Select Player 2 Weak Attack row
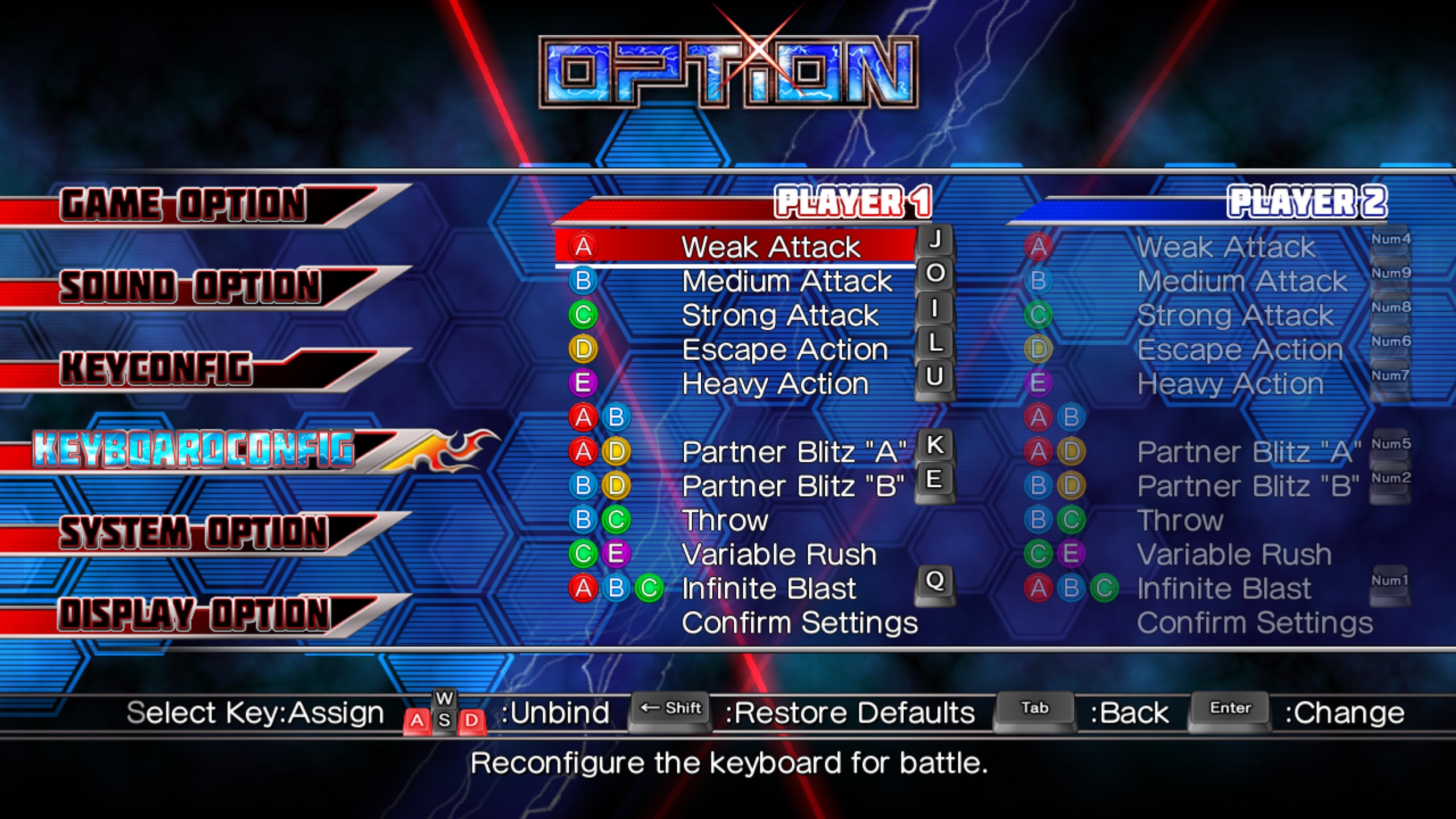This screenshot has height=819, width=1456. click(1226, 247)
